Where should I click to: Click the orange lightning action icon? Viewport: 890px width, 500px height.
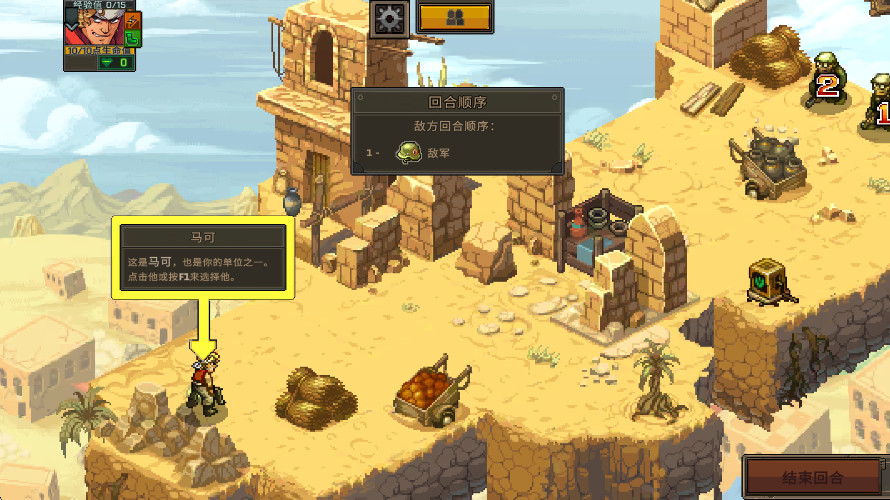pyautogui.click(x=133, y=20)
